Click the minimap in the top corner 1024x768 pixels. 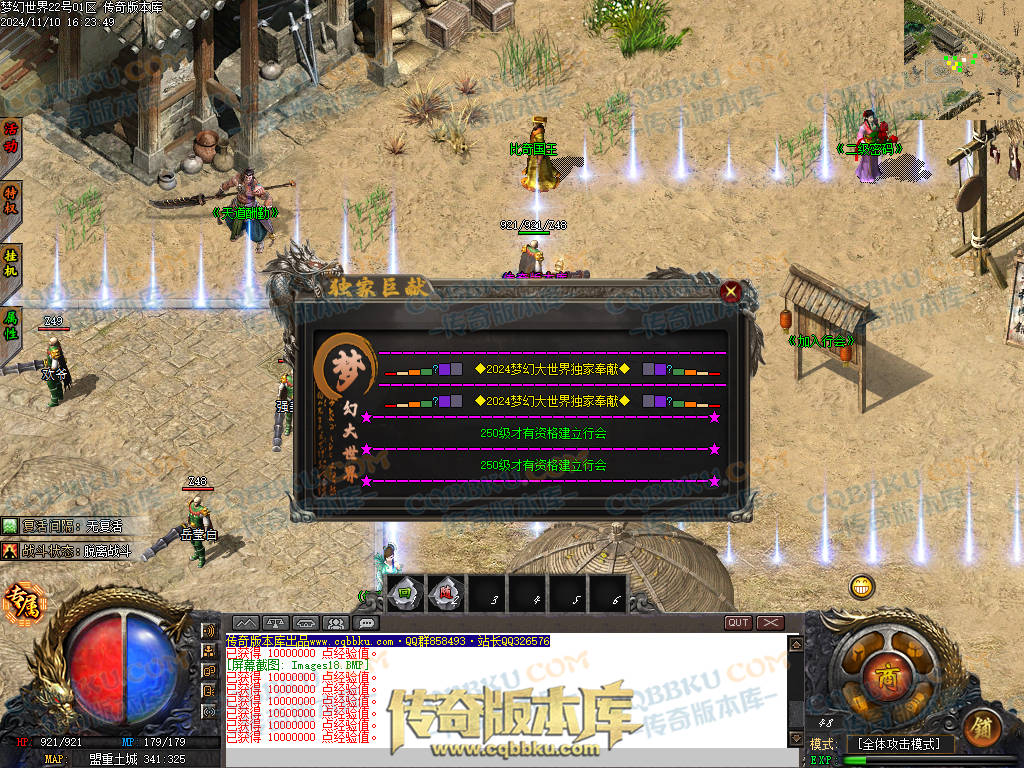click(x=963, y=59)
